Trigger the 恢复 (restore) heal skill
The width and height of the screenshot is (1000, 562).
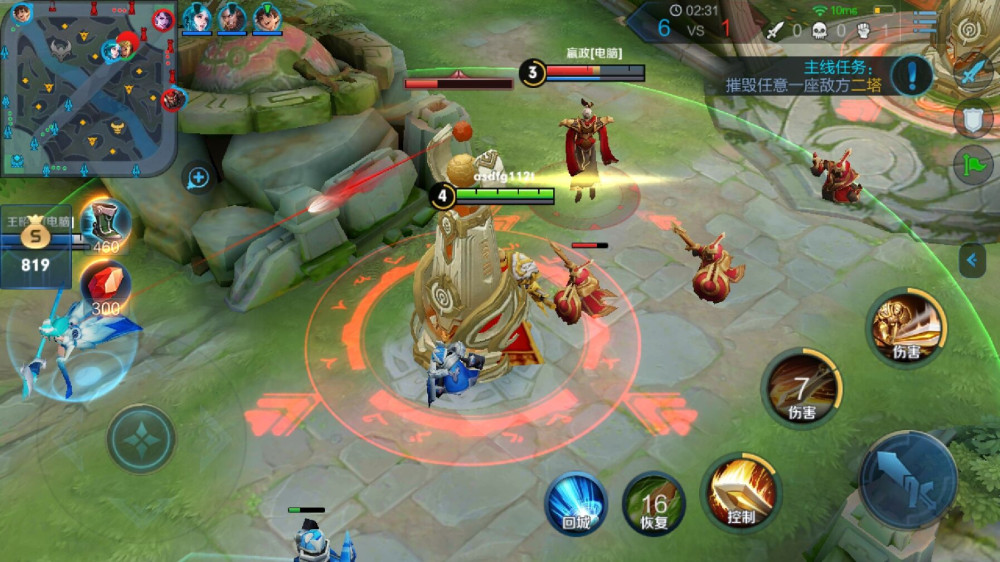(x=654, y=501)
